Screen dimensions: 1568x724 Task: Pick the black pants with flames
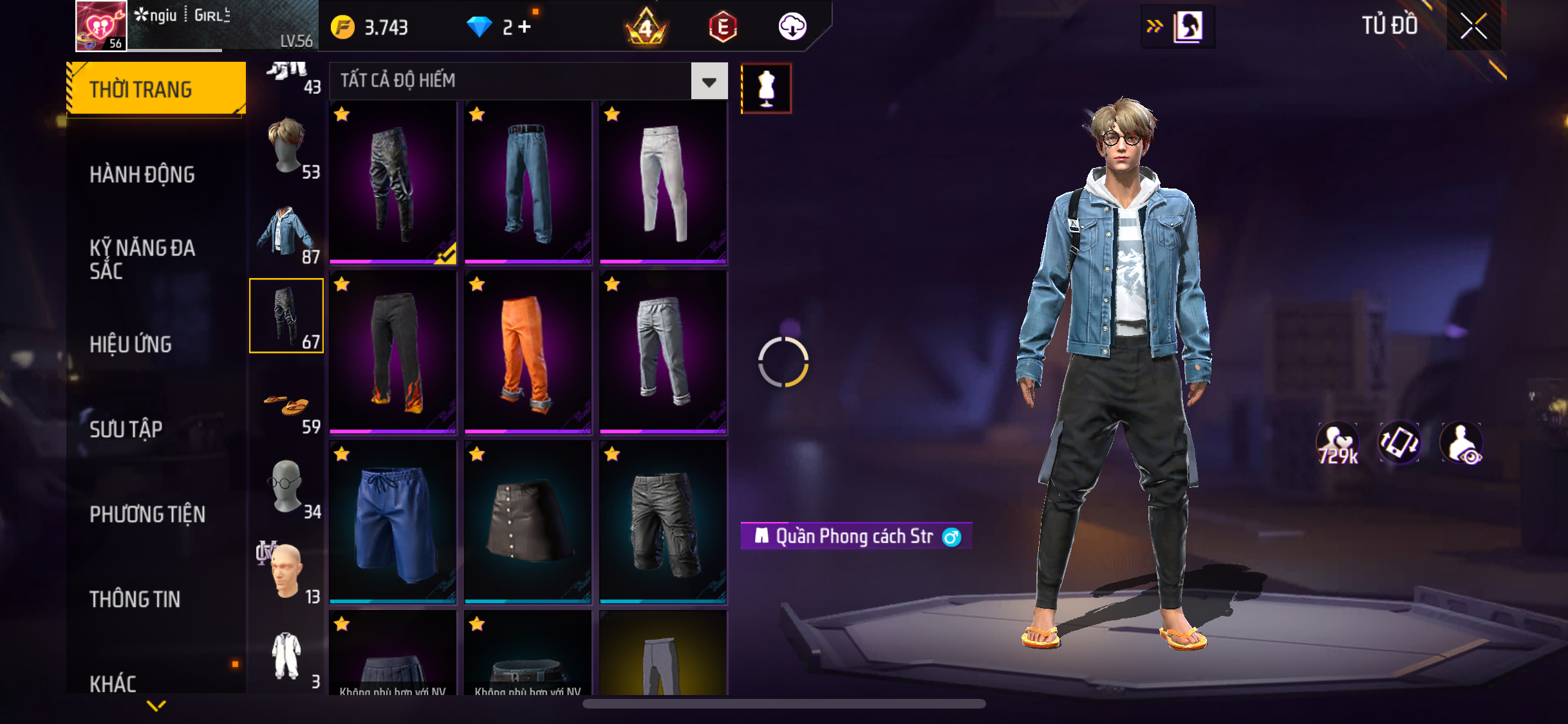[x=393, y=352]
